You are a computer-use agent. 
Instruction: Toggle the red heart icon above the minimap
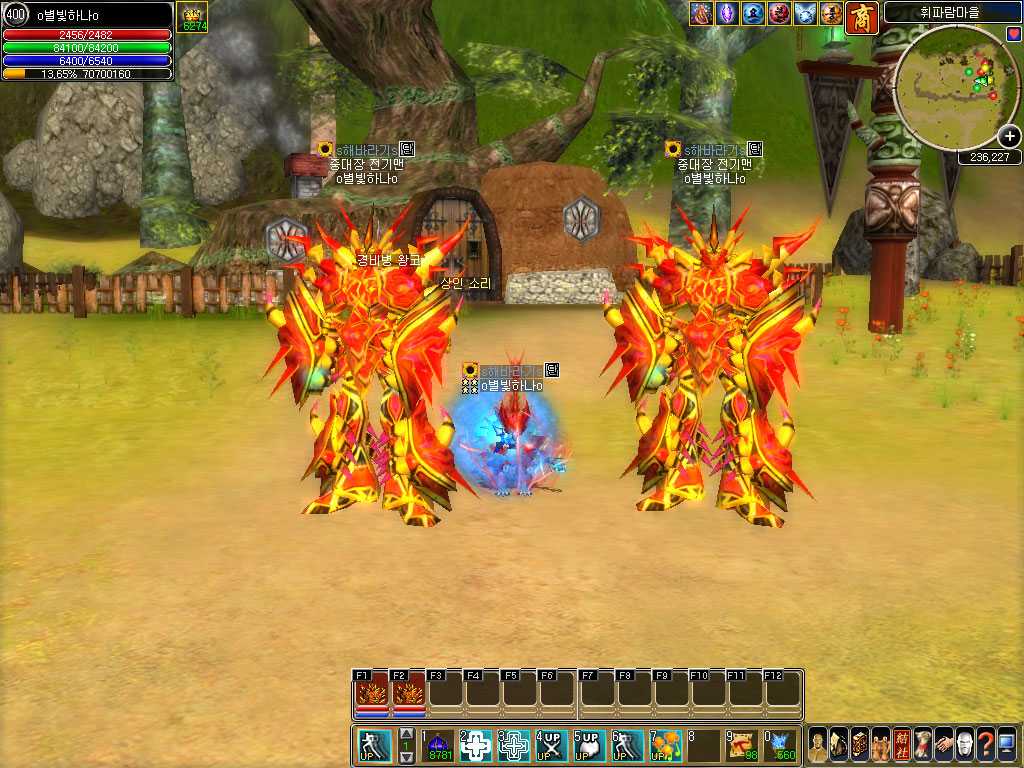coord(1013,35)
